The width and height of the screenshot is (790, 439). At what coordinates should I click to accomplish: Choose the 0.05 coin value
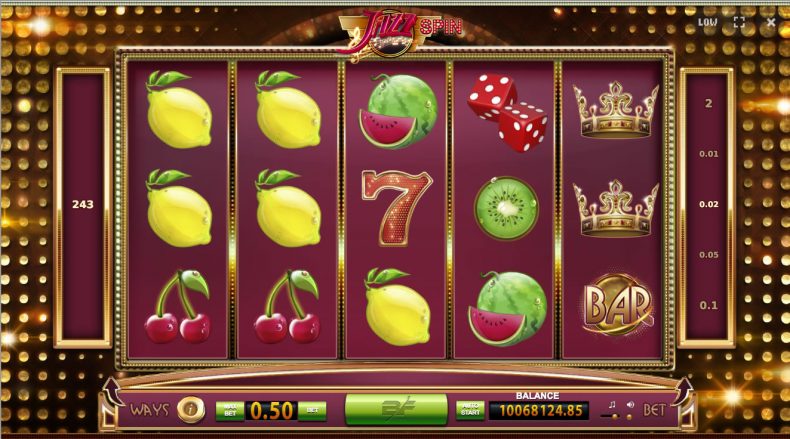point(708,254)
